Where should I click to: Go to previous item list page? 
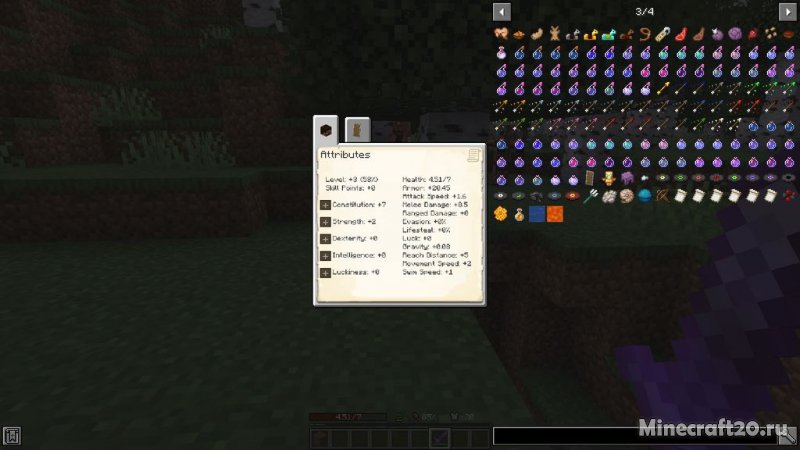click(x=502, y=11)
